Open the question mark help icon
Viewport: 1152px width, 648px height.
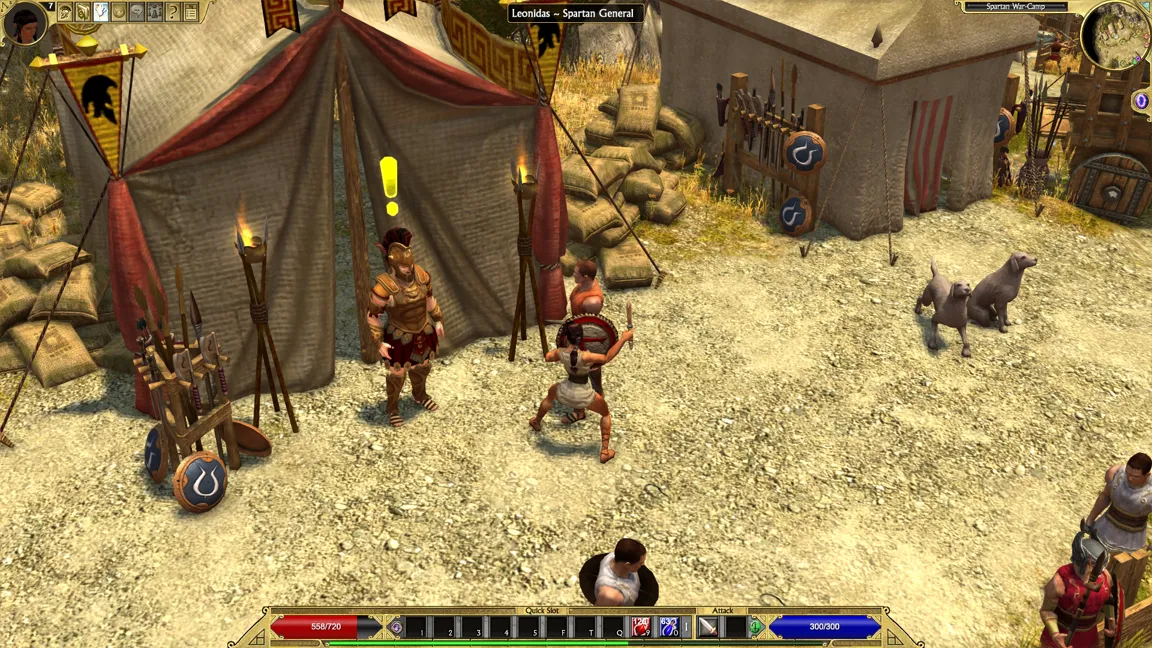pyautogui.click(x=173, y=12)
